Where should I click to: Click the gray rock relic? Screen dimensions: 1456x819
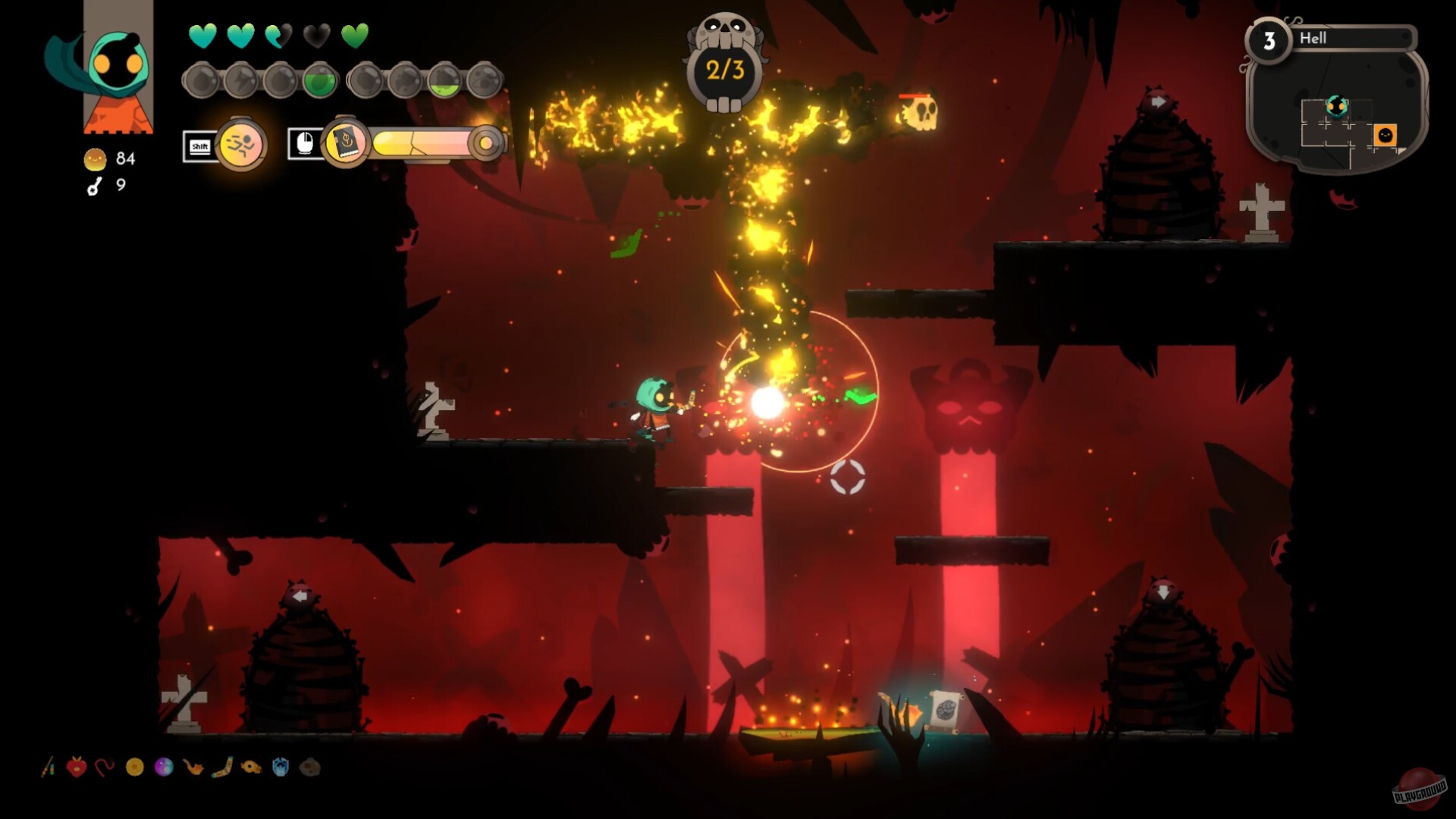309,767
